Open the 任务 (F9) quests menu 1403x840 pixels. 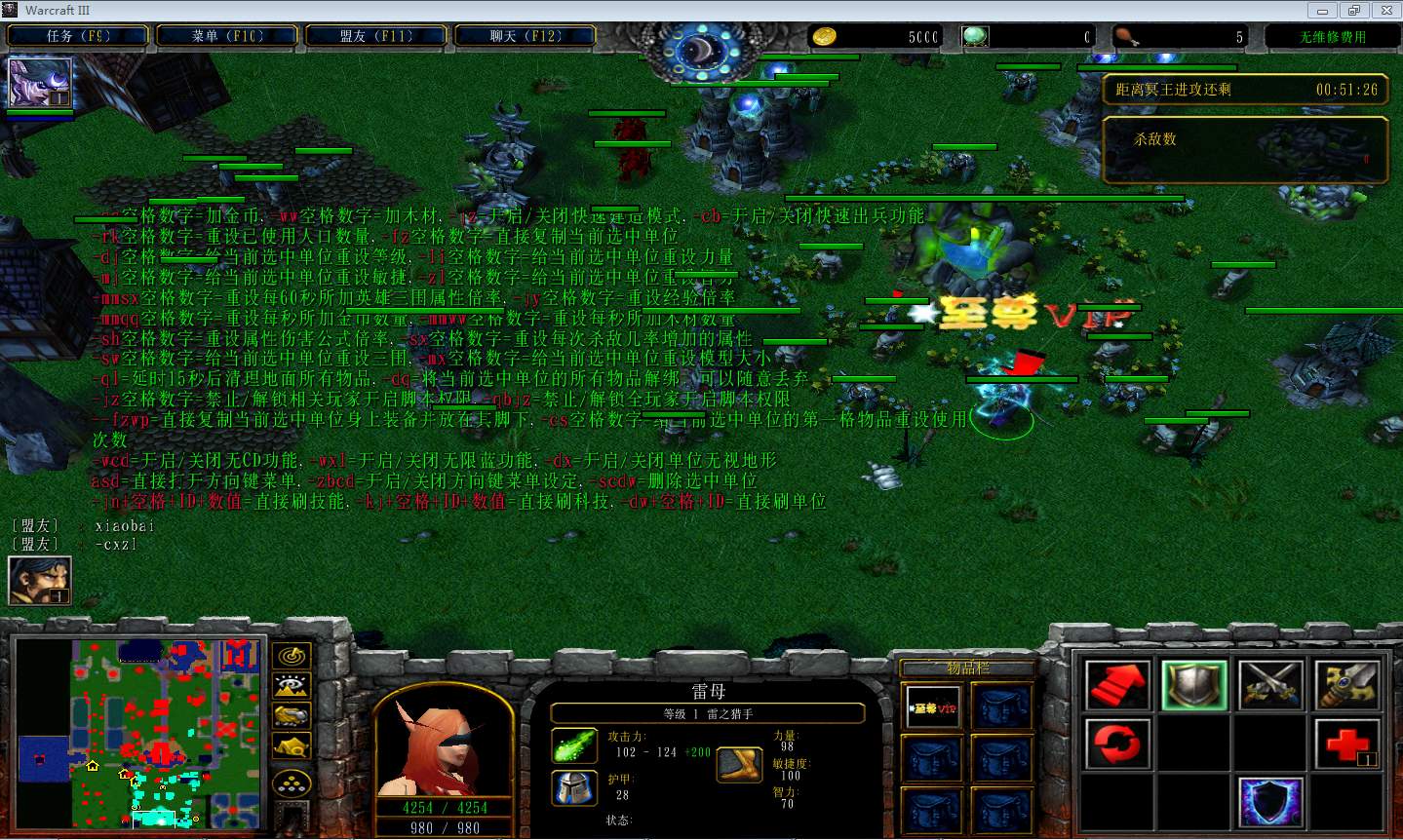[78, 36]
